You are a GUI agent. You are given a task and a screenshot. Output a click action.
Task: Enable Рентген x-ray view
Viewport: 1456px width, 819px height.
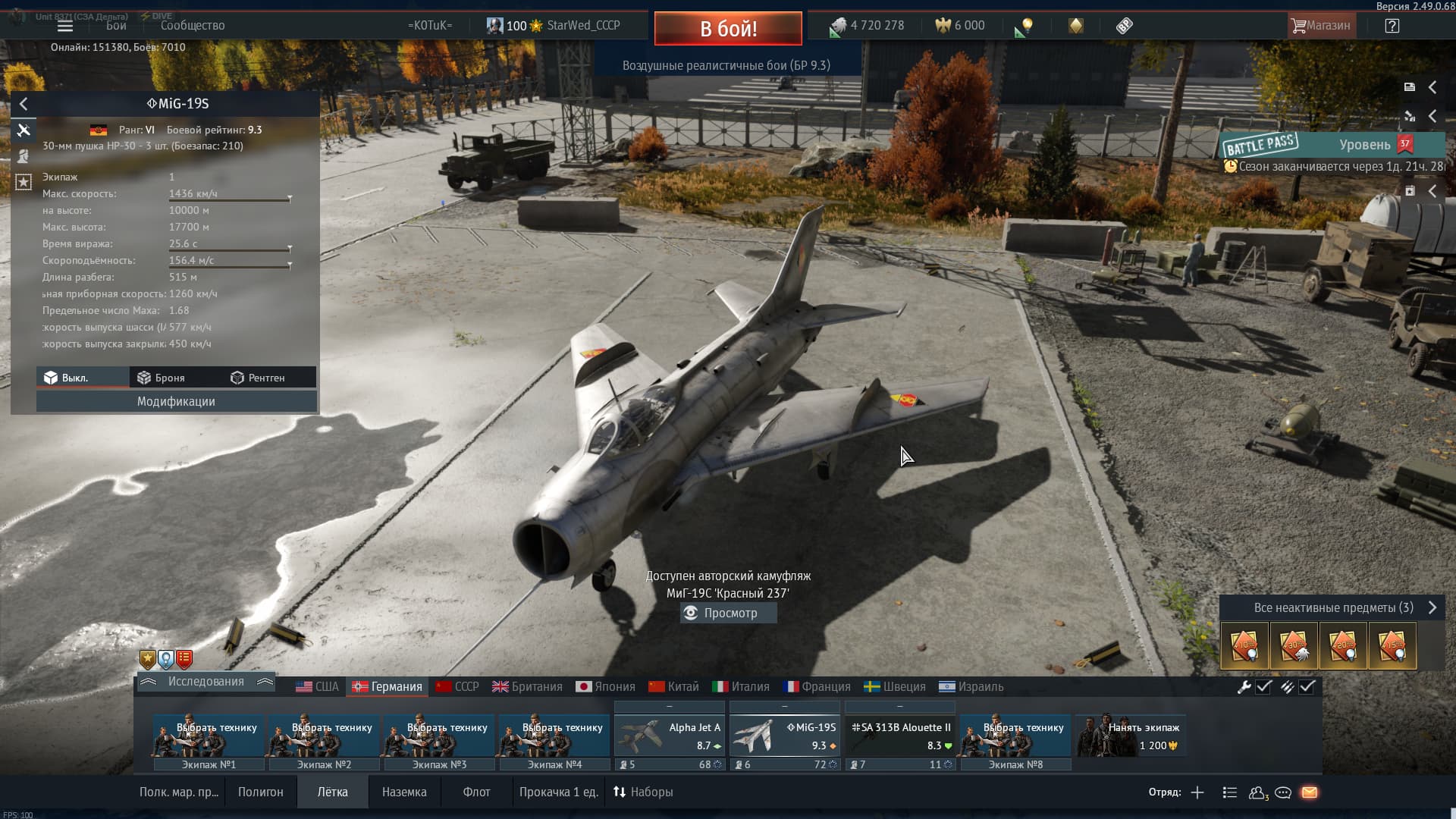[x=258, y=378]
